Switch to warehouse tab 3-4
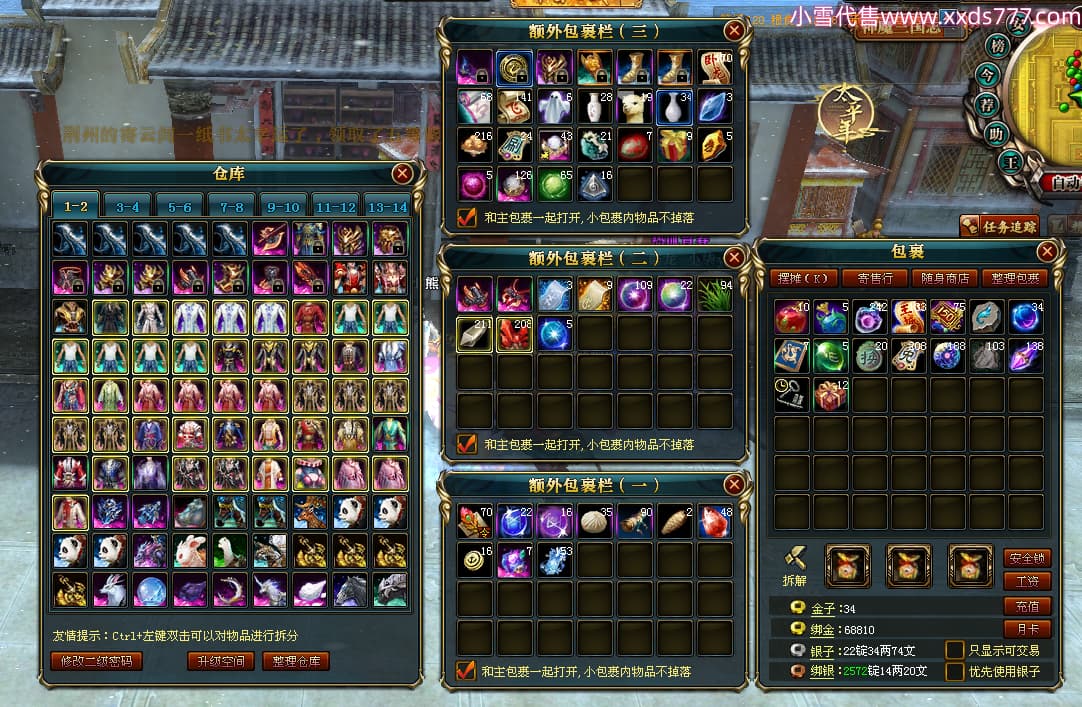The width and height of the screenshot is (1082, 707). 127,207
